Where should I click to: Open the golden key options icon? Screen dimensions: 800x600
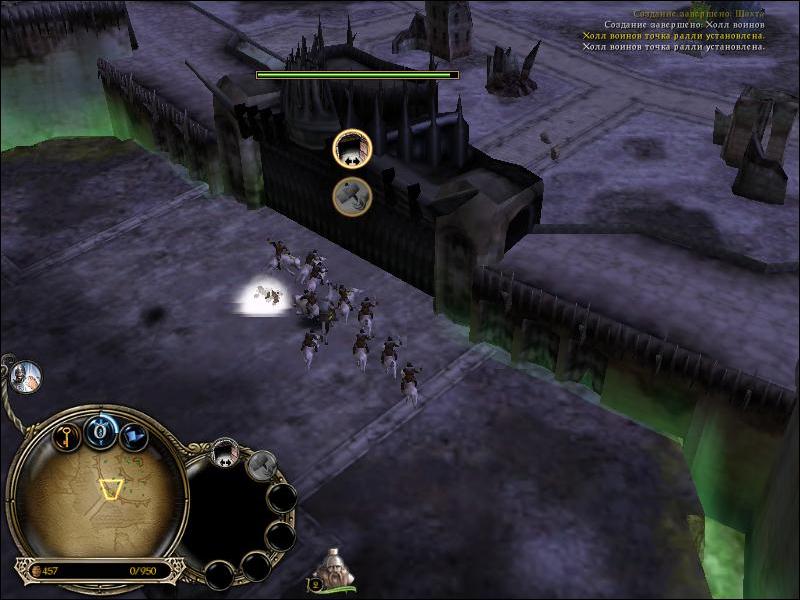[67, 437]
